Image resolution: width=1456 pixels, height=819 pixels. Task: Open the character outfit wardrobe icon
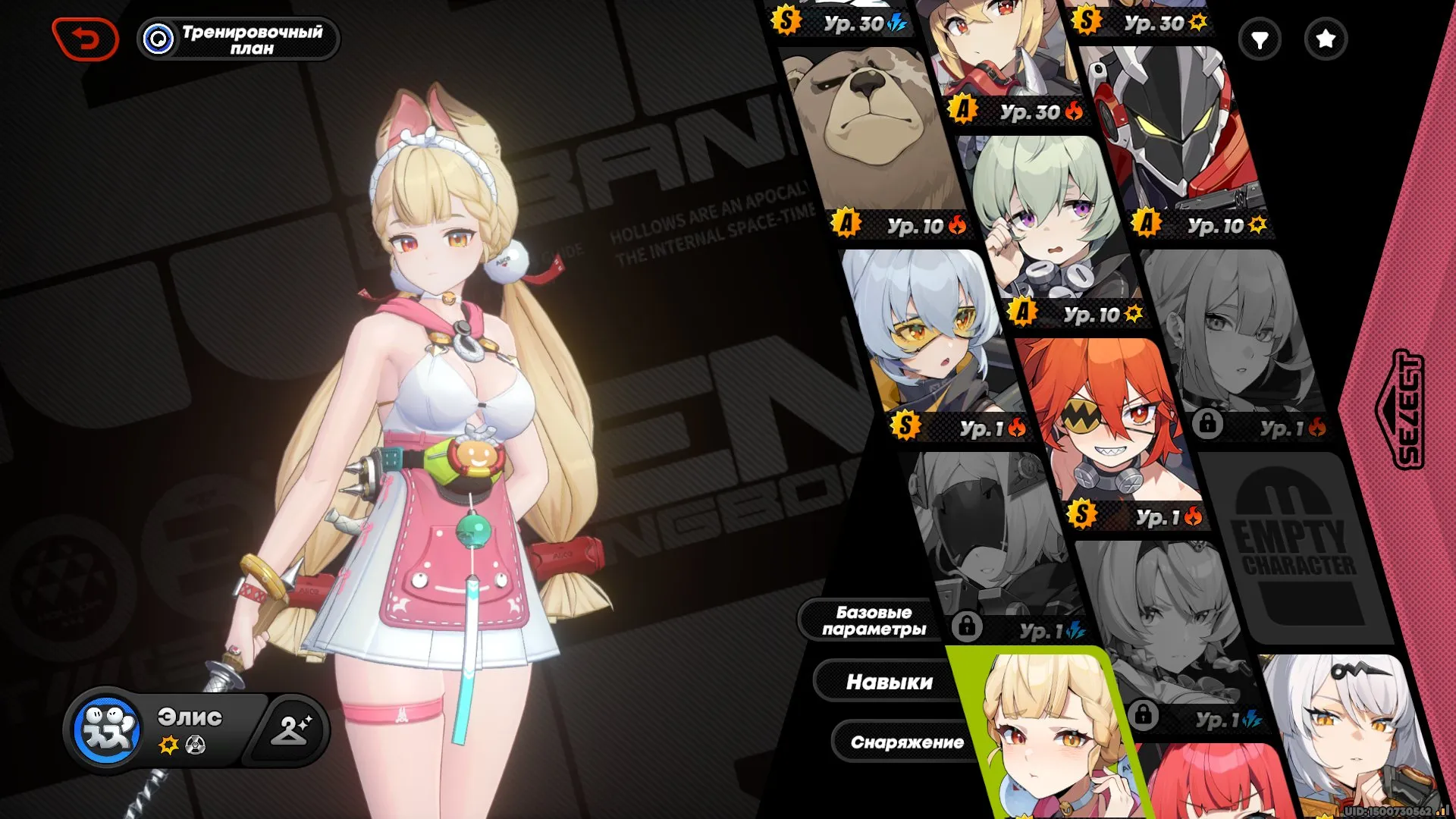[x=289, y=730]
